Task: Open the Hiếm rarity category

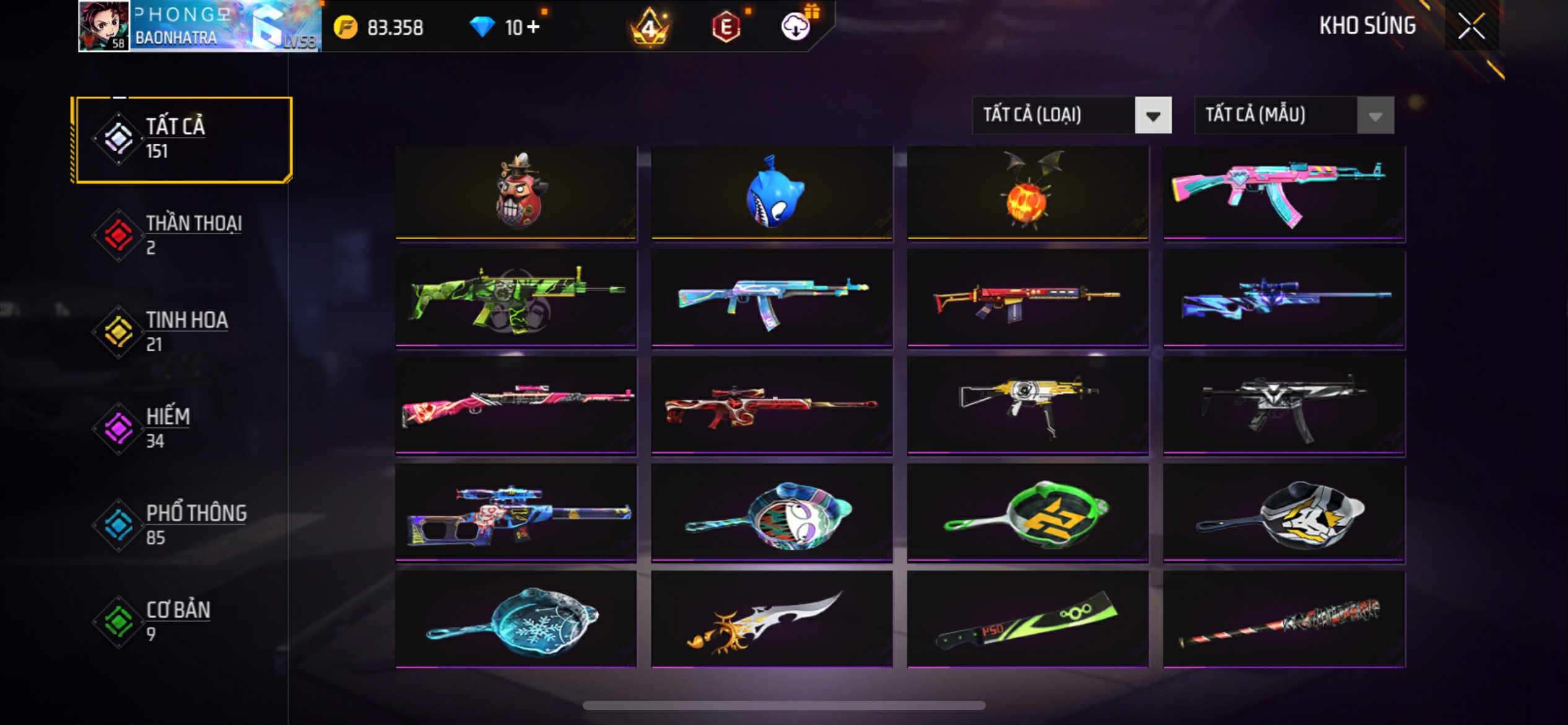Action: [180, 428]
